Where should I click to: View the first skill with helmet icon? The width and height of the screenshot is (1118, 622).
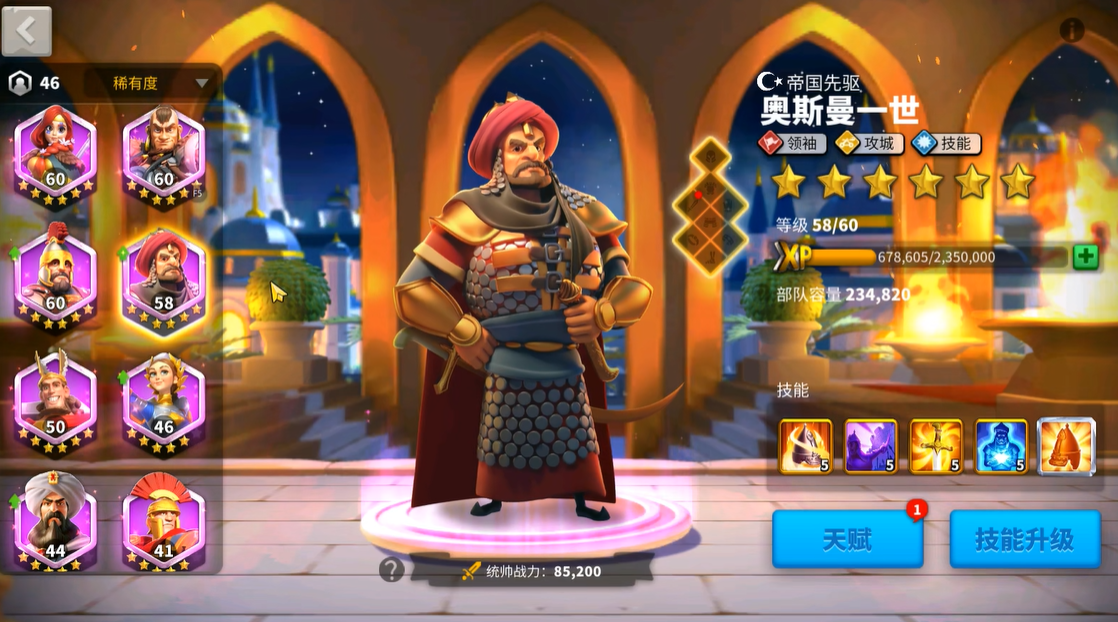(805, 446)
